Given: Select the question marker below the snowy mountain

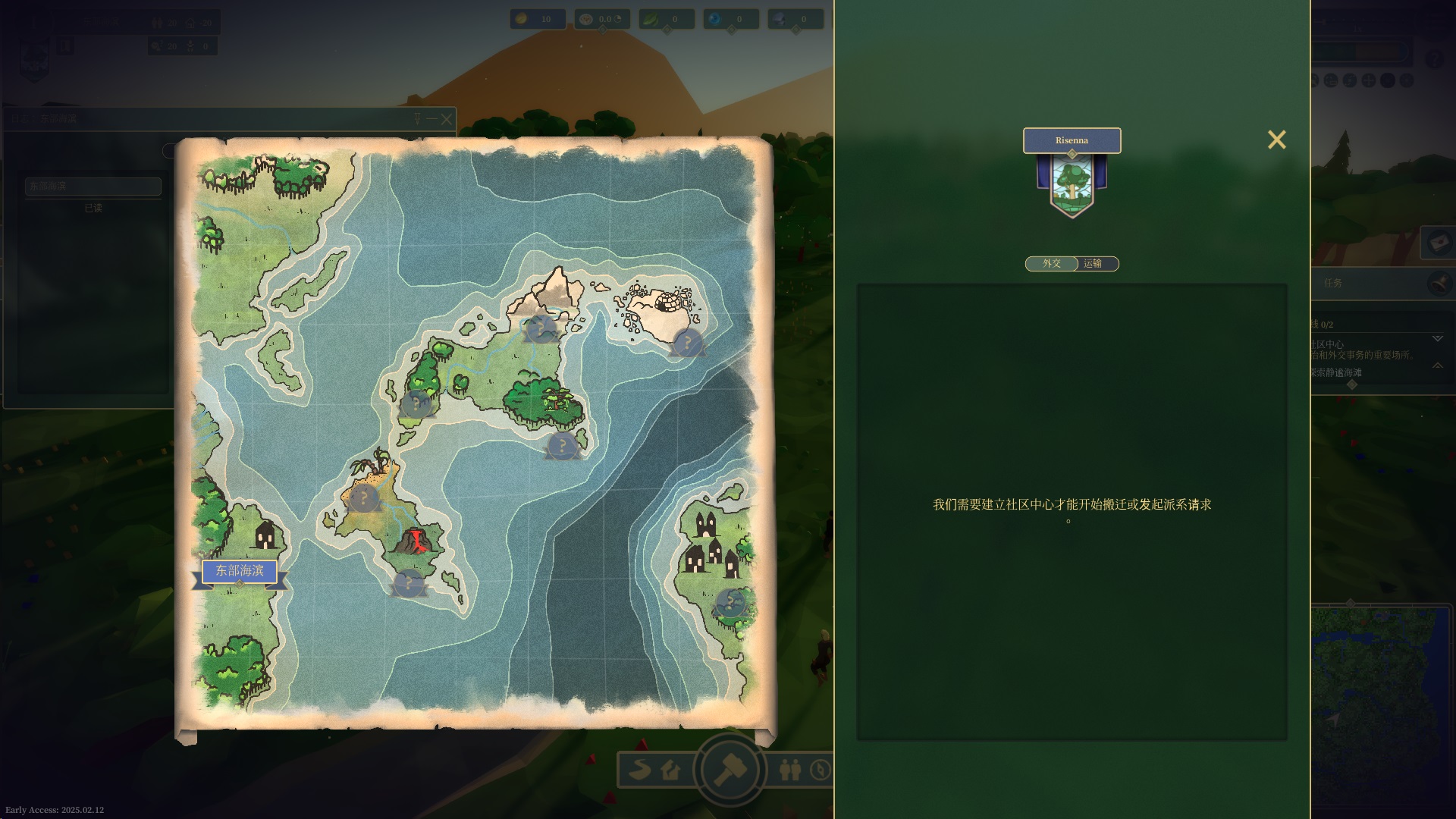Looking at the screenshot, I should click(541, 330).
